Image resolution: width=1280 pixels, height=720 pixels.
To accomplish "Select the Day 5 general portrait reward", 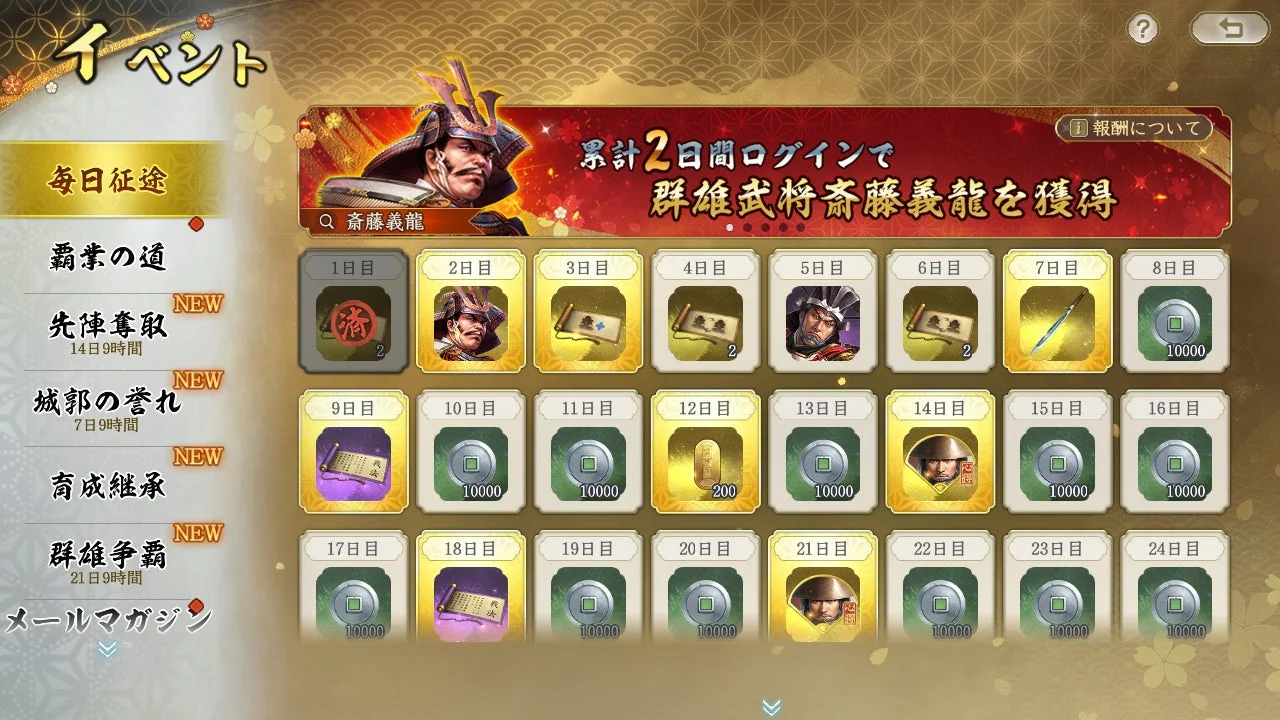I will click(823, 322).
